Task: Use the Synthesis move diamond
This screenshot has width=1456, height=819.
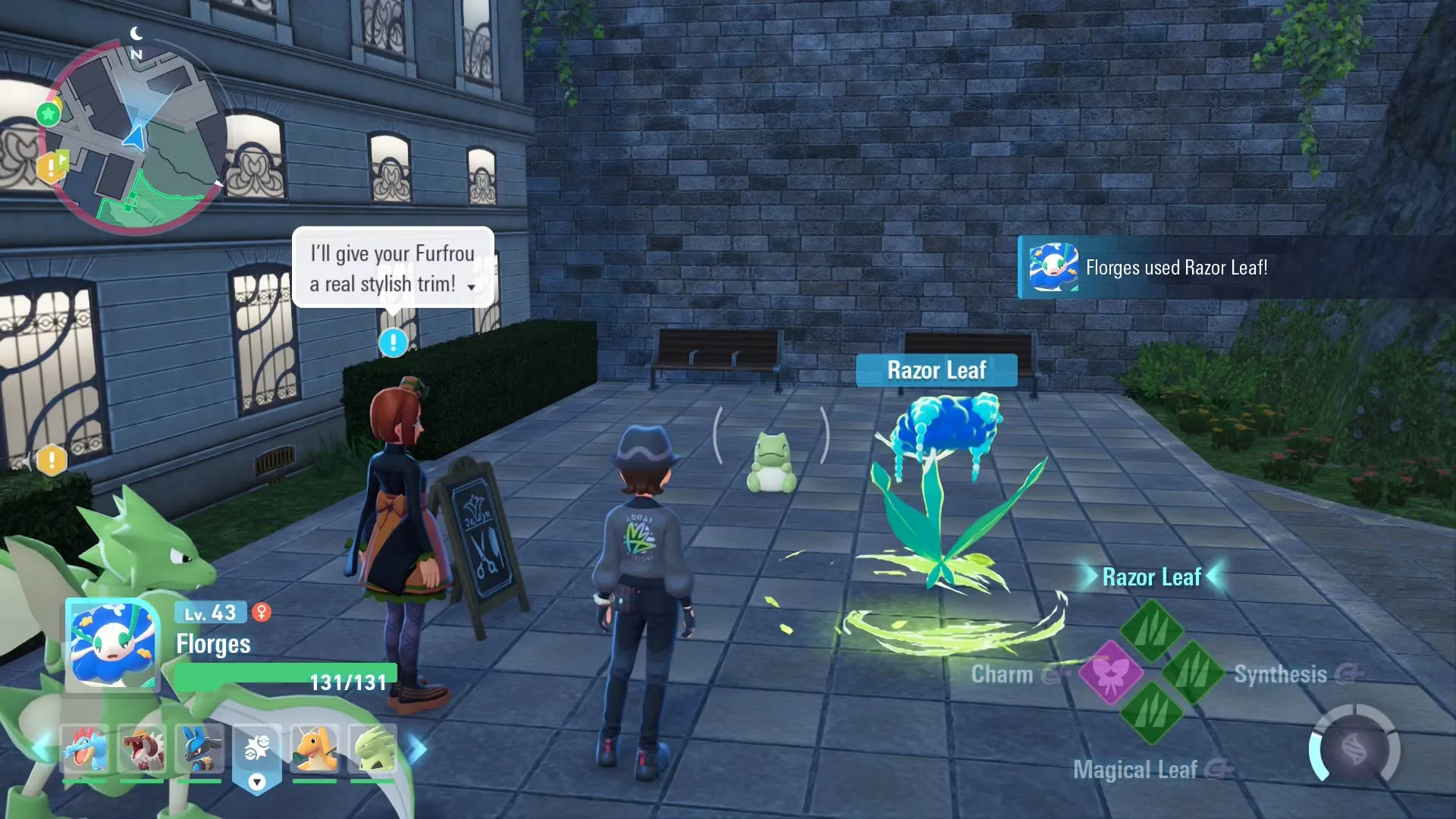Action: tap(1192, 672)
